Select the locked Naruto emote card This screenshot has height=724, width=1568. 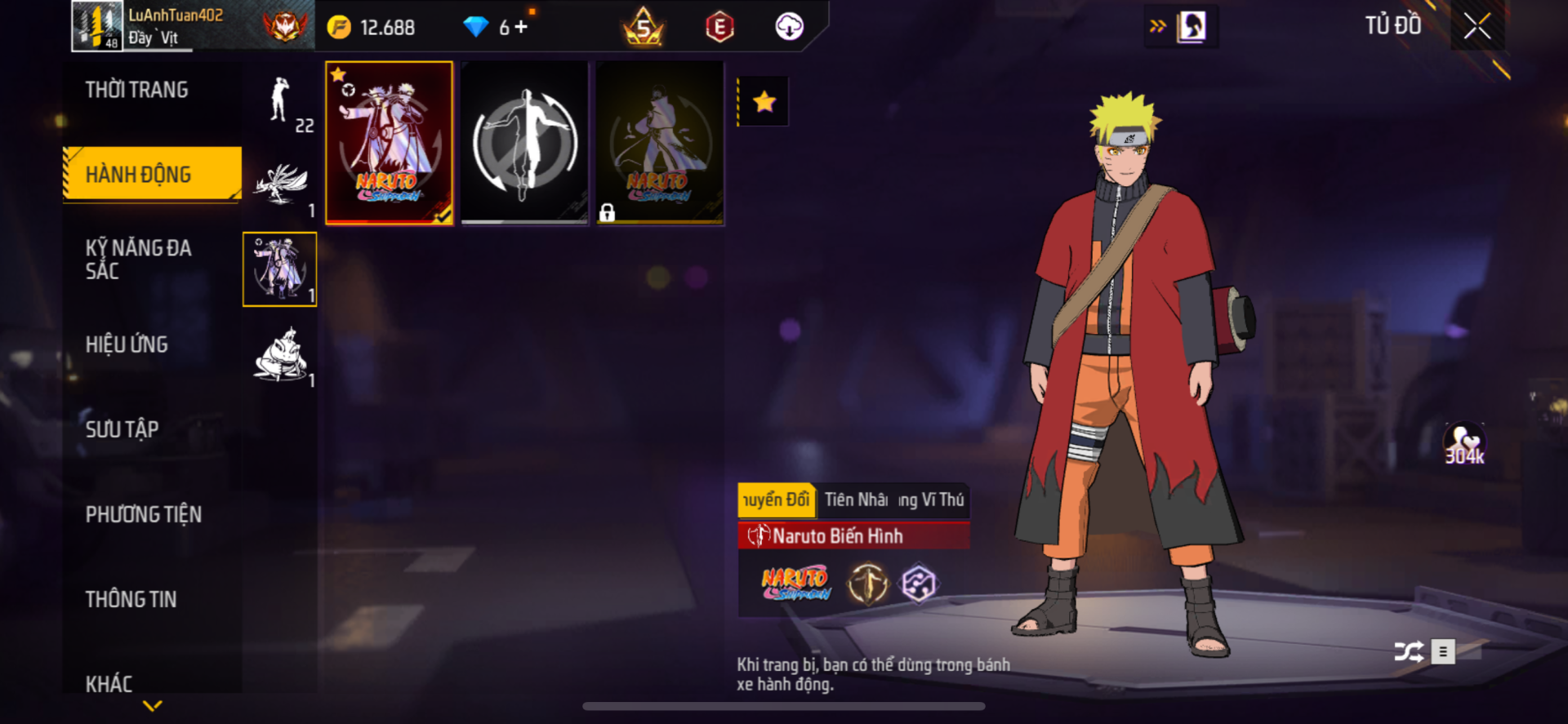tap(659, 143)
